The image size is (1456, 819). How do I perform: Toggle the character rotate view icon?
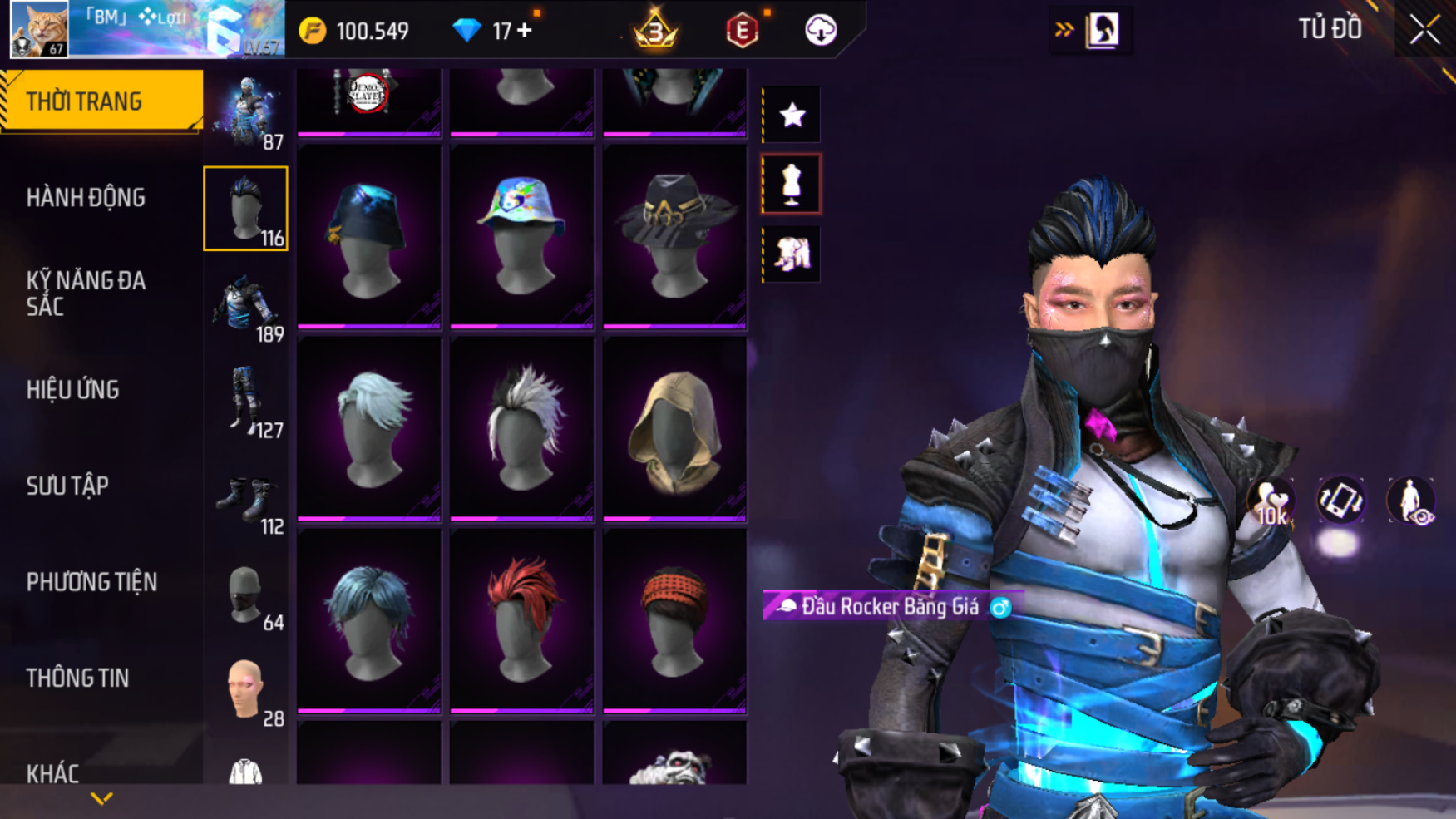pyautogui.click(x=1340, y=501)
